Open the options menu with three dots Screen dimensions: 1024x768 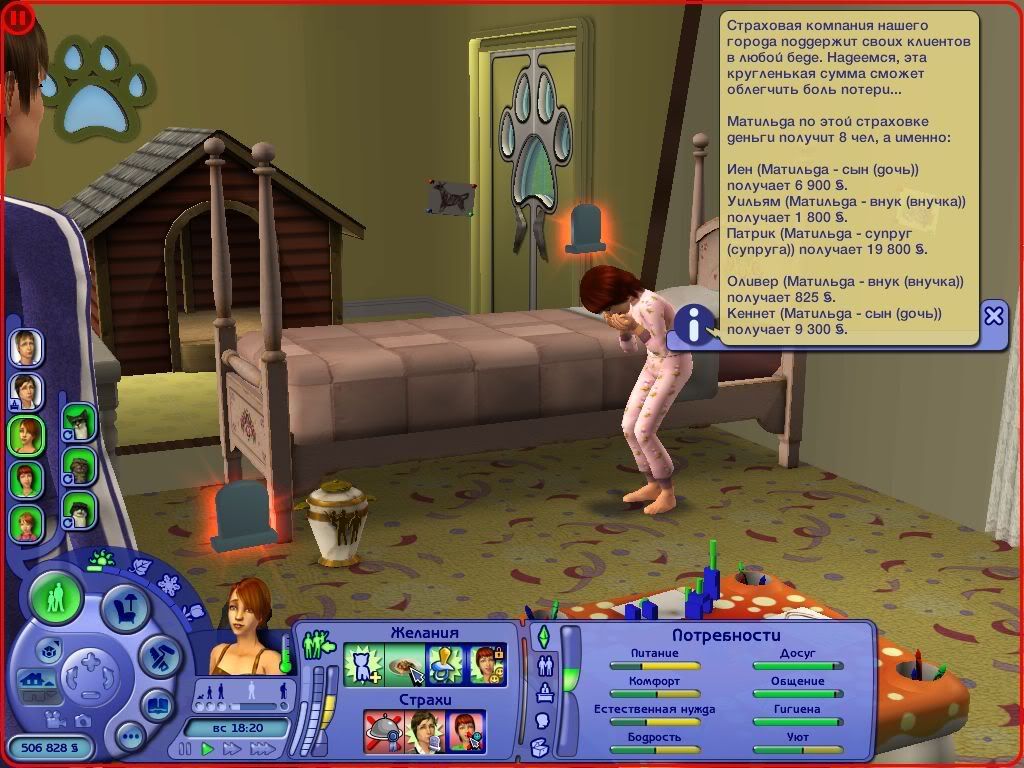click(130, 738)
